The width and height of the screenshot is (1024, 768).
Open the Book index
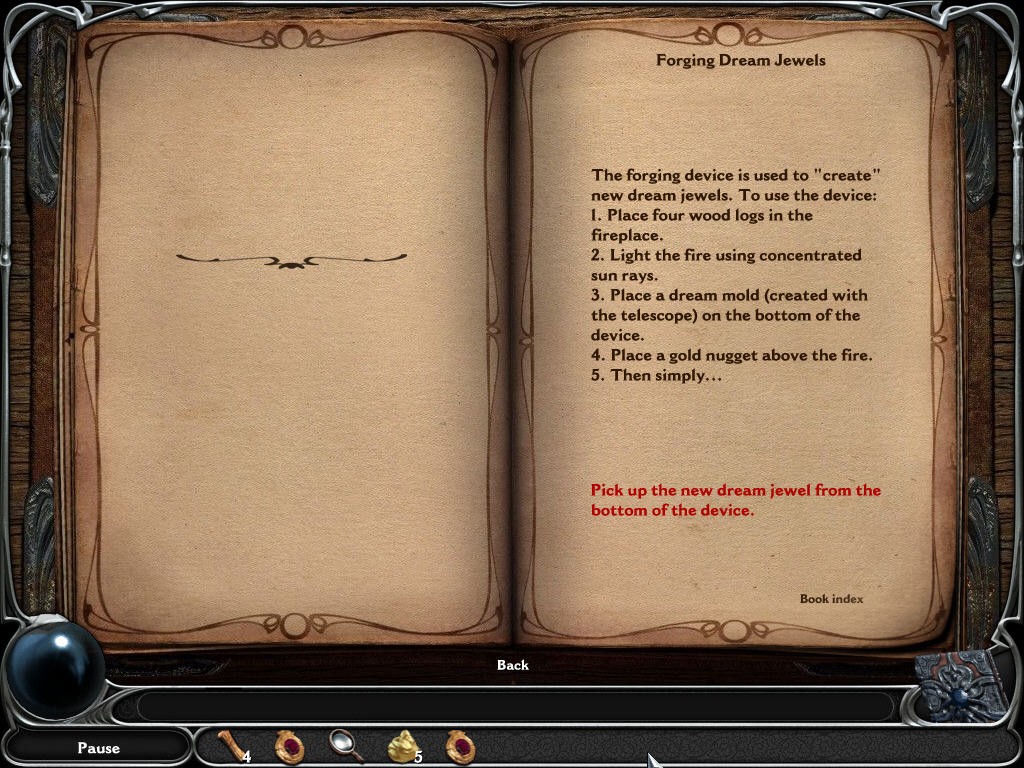click(x=831, y=599)
